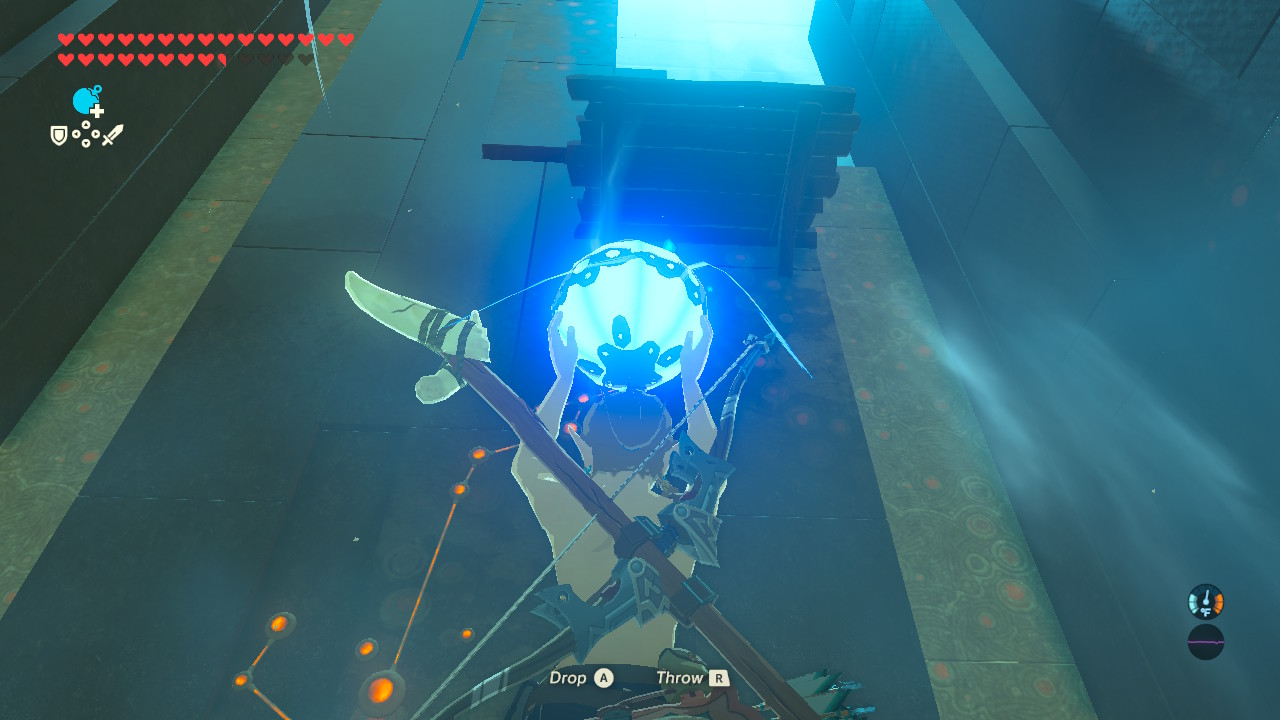Click the circular button-pad buff icon
The height and width of the screenshot is (720, 1280).
click(86, 133)
